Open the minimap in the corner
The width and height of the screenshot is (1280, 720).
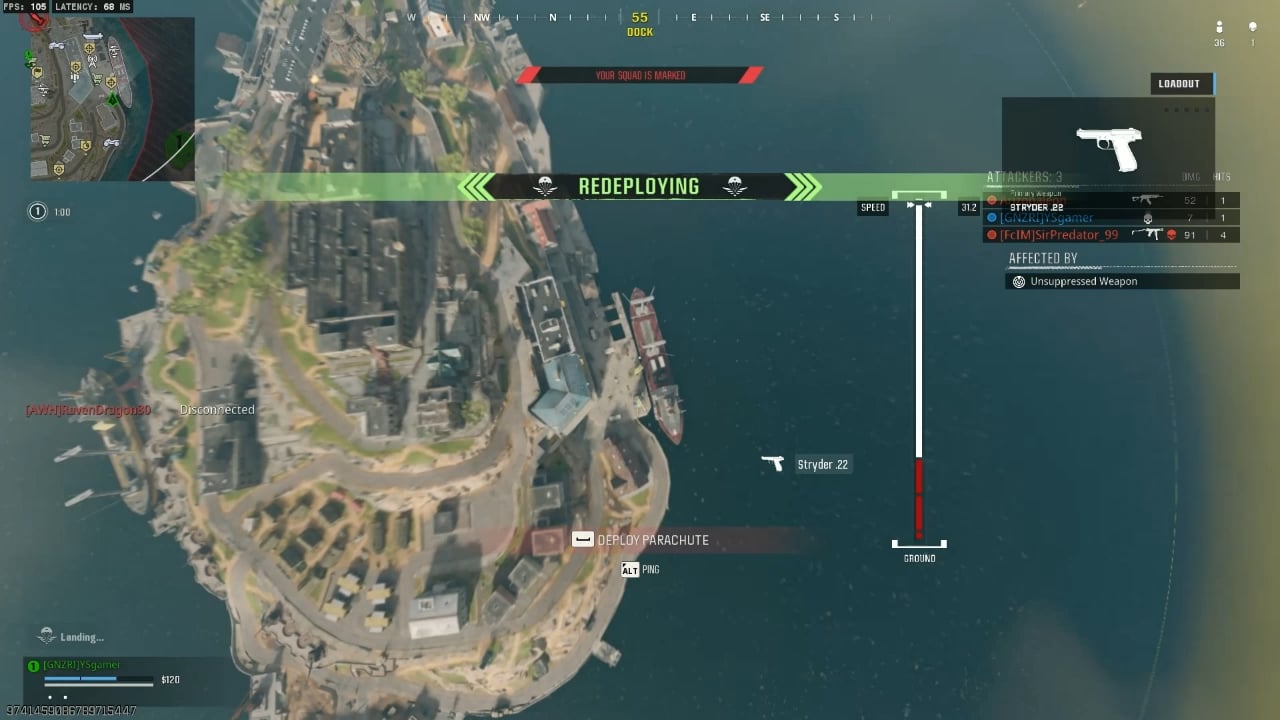[111, 98]
